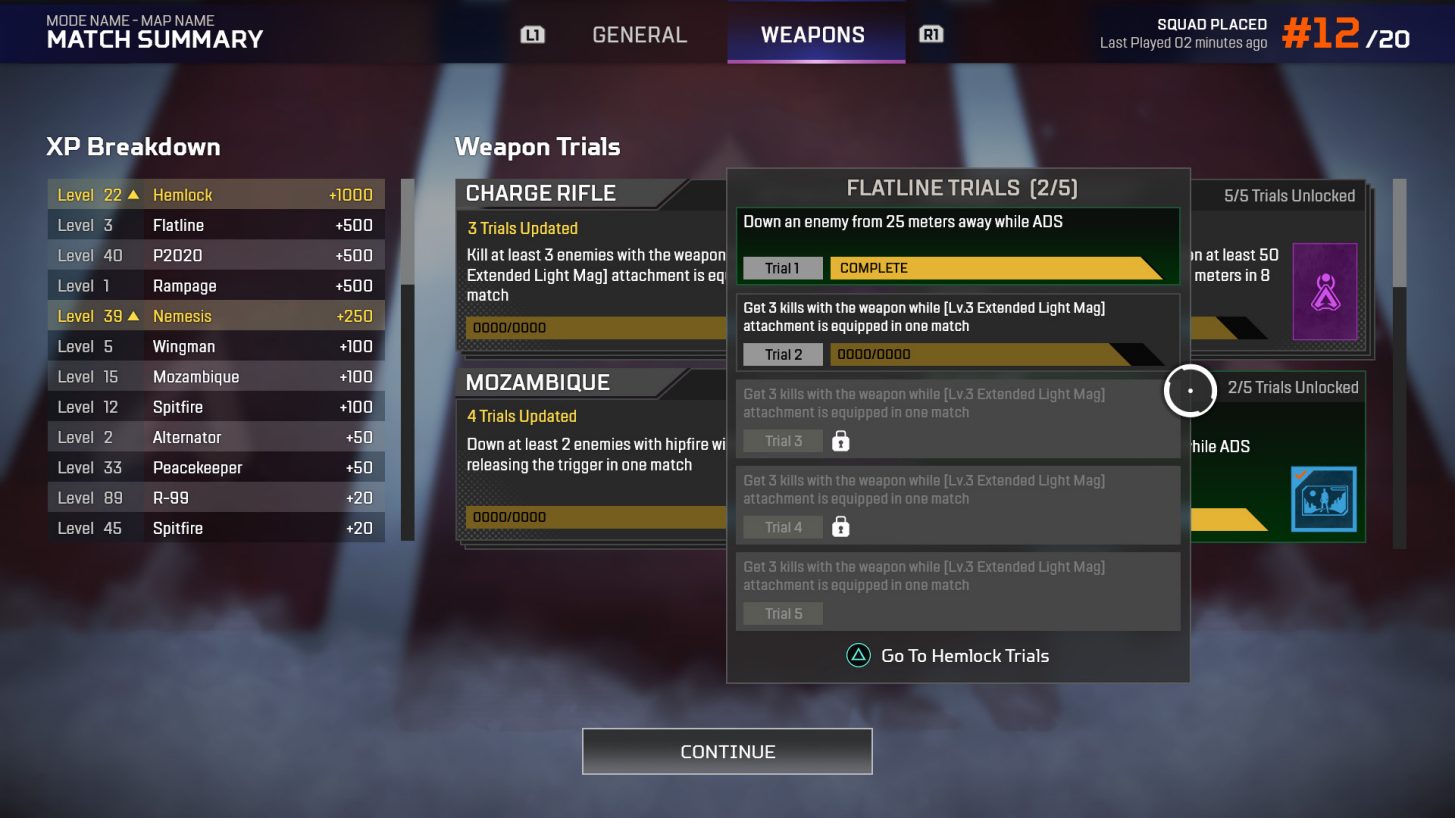
Task: Choose the Flatline XP row
Action: [216, 225]
